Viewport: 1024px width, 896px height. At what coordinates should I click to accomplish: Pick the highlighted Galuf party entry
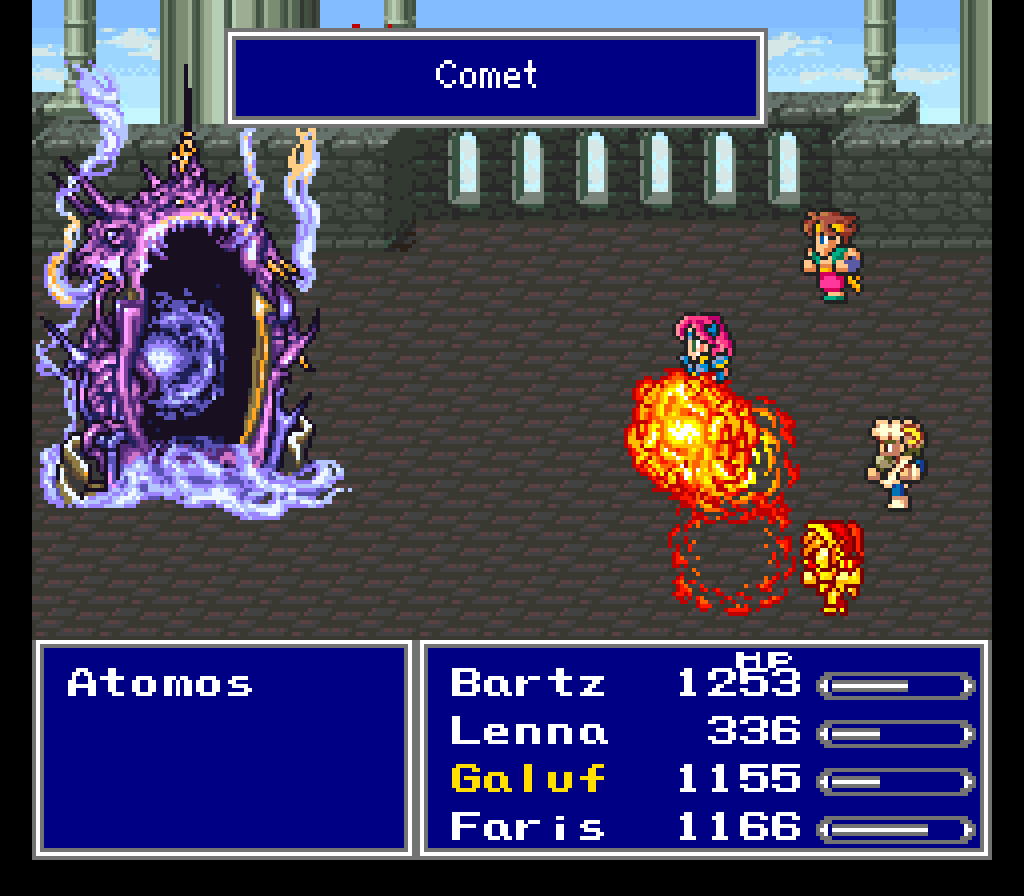(x=528, y=779)
